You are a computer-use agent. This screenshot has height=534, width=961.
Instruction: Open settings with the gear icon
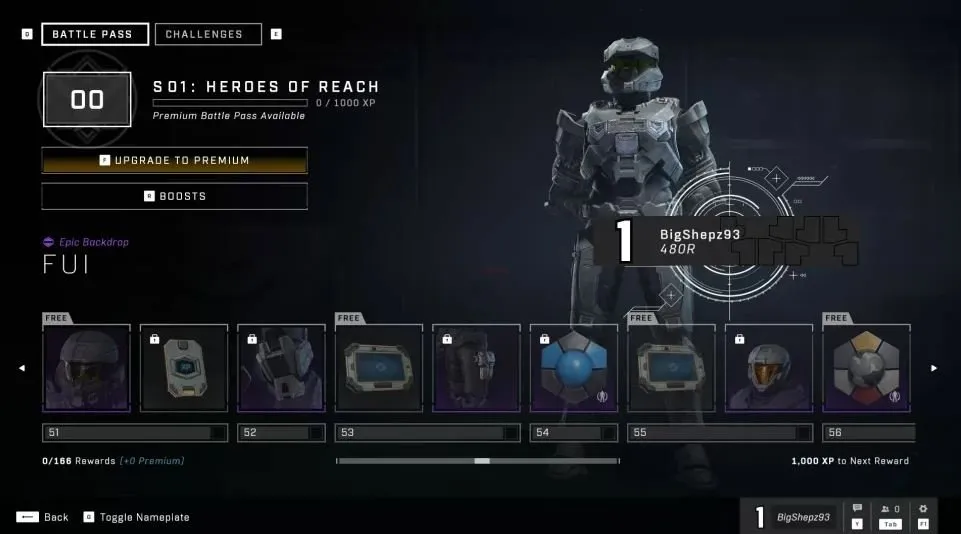pyautogui.click(x=923, y=509)
